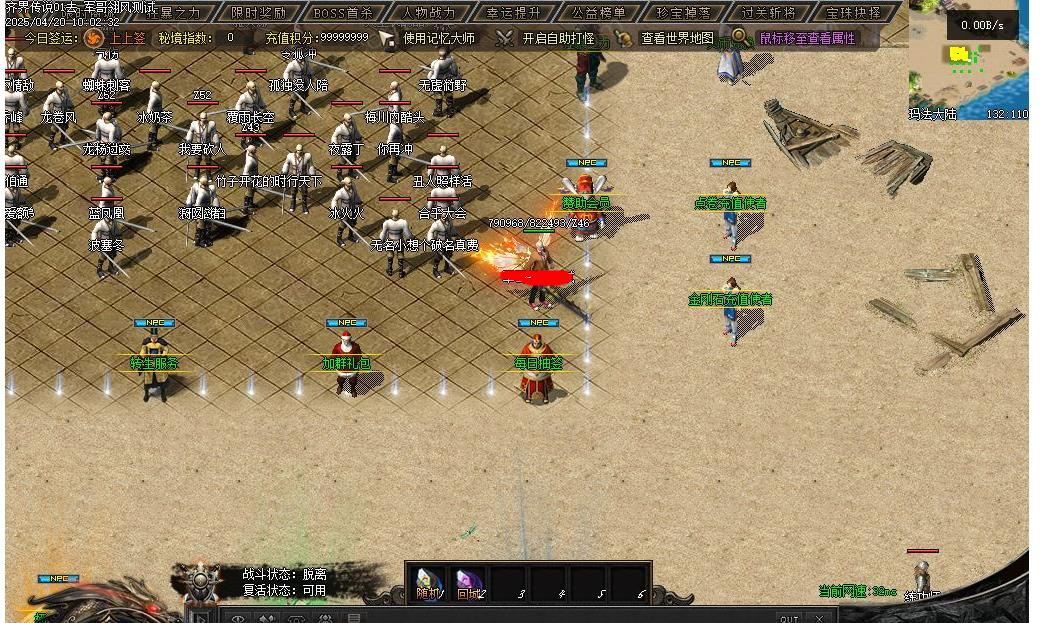Use the 随机 teleport scroll in hotbar
This screenshot has width=1041, height=623.
pos(429,583)
